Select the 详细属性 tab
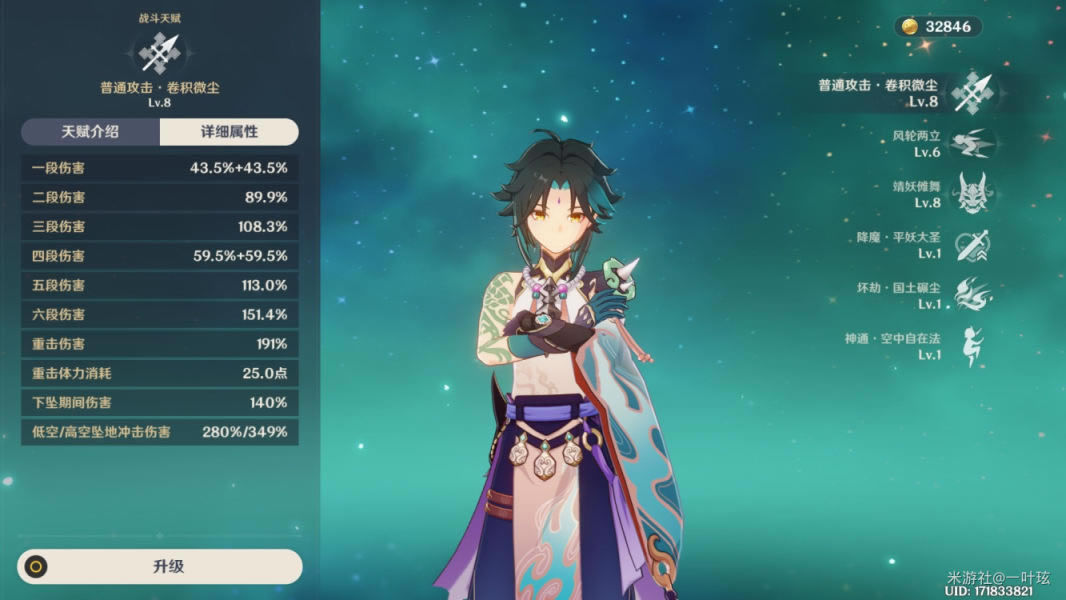The image size is (1066, 600). 229,132
